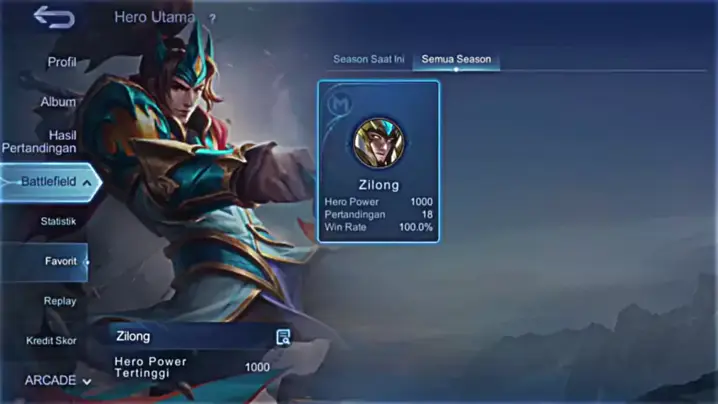View Kredit Skor page
Screen dimensions: 718x404
pyautogui.click(x=51, y=341)
